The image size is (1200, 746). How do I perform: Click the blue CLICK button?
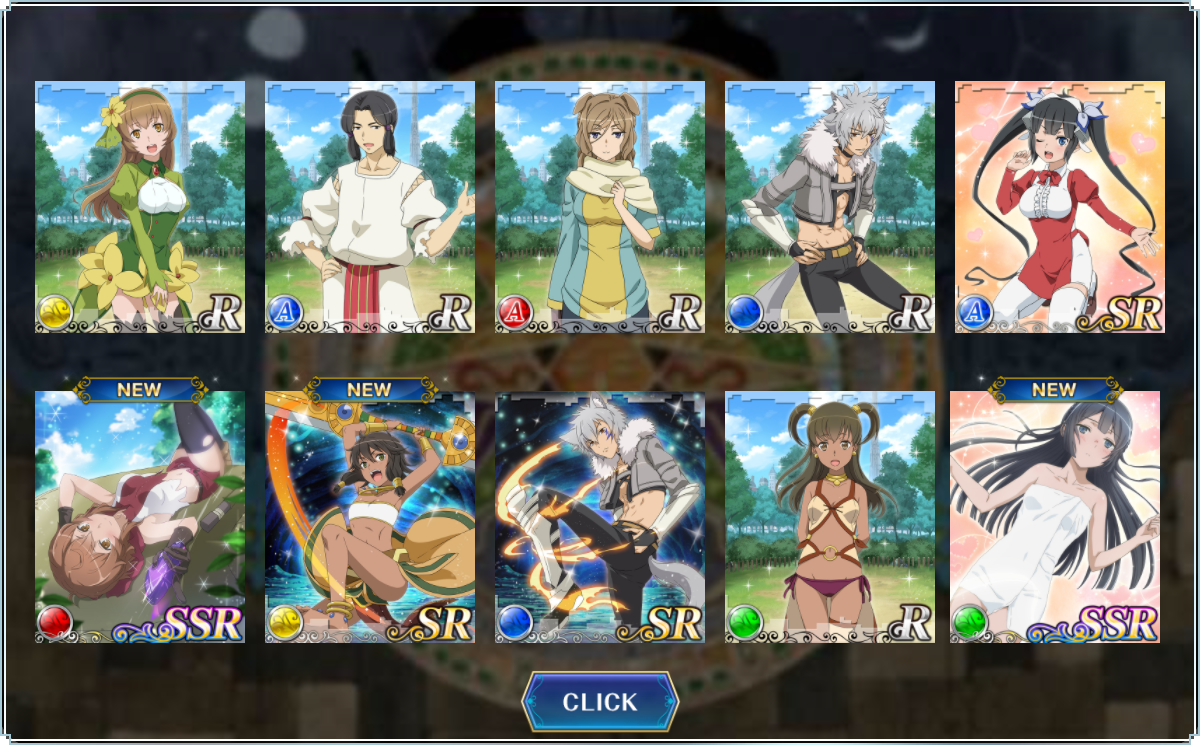(x=600, y=702)
